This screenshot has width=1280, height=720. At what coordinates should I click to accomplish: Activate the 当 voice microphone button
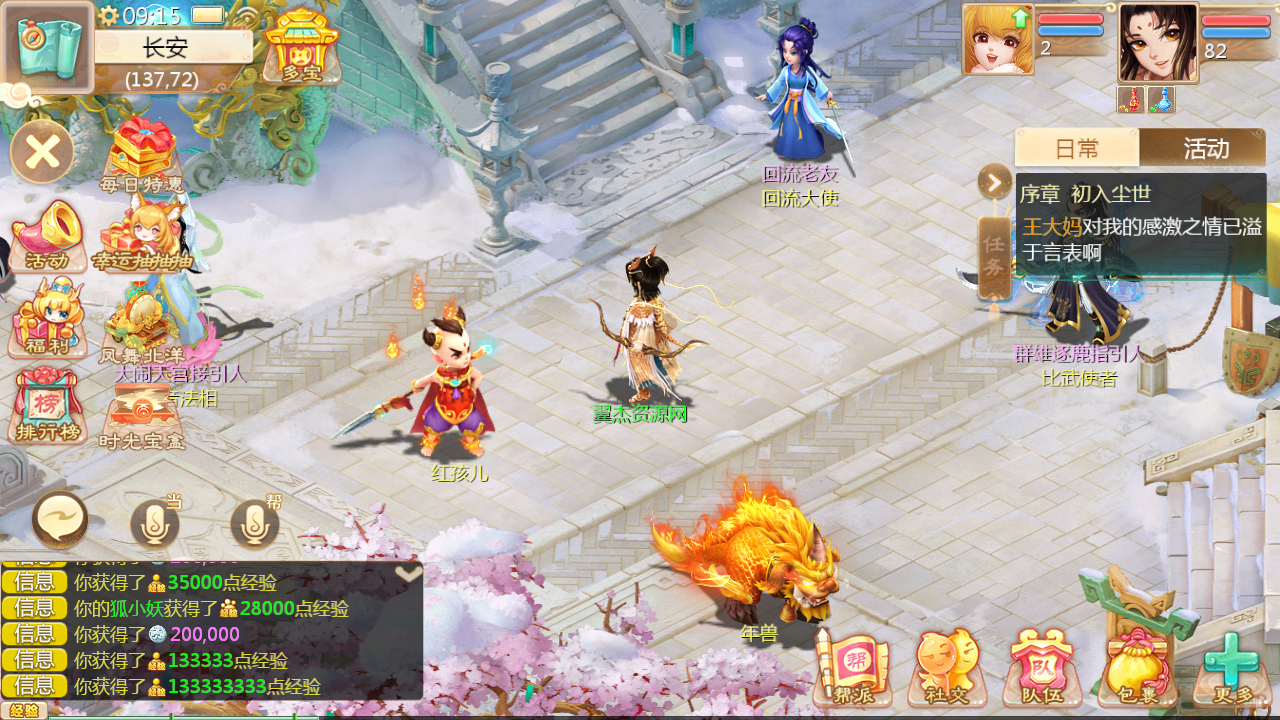pos(155,523)
